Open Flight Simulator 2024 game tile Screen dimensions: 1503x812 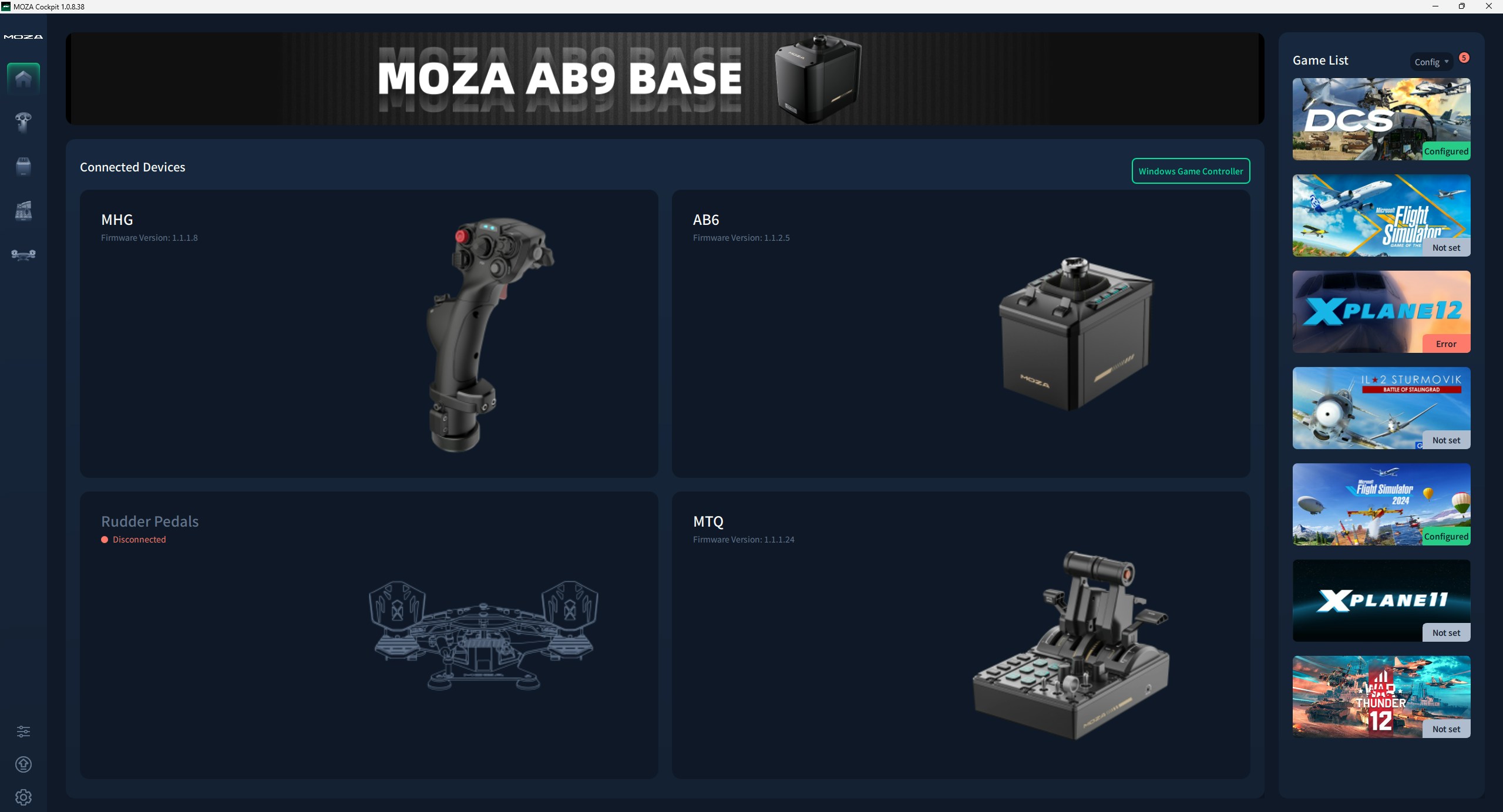[x=1381, y=504]
